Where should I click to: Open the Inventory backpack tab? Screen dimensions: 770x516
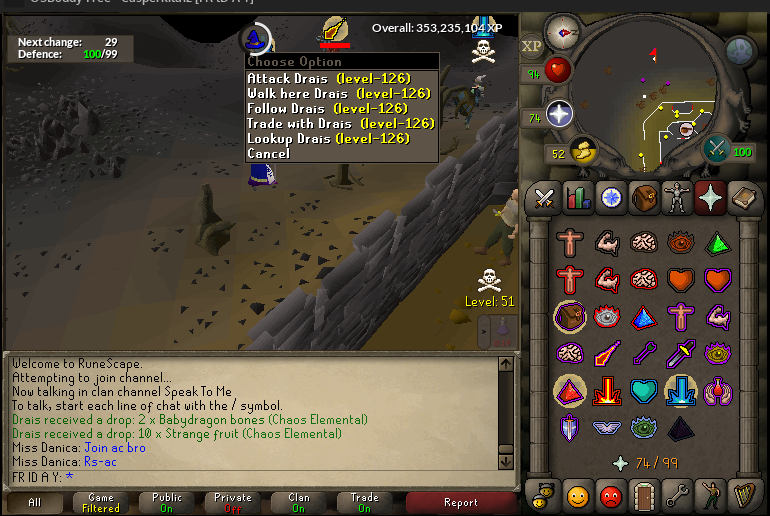[x=644, y=197]
